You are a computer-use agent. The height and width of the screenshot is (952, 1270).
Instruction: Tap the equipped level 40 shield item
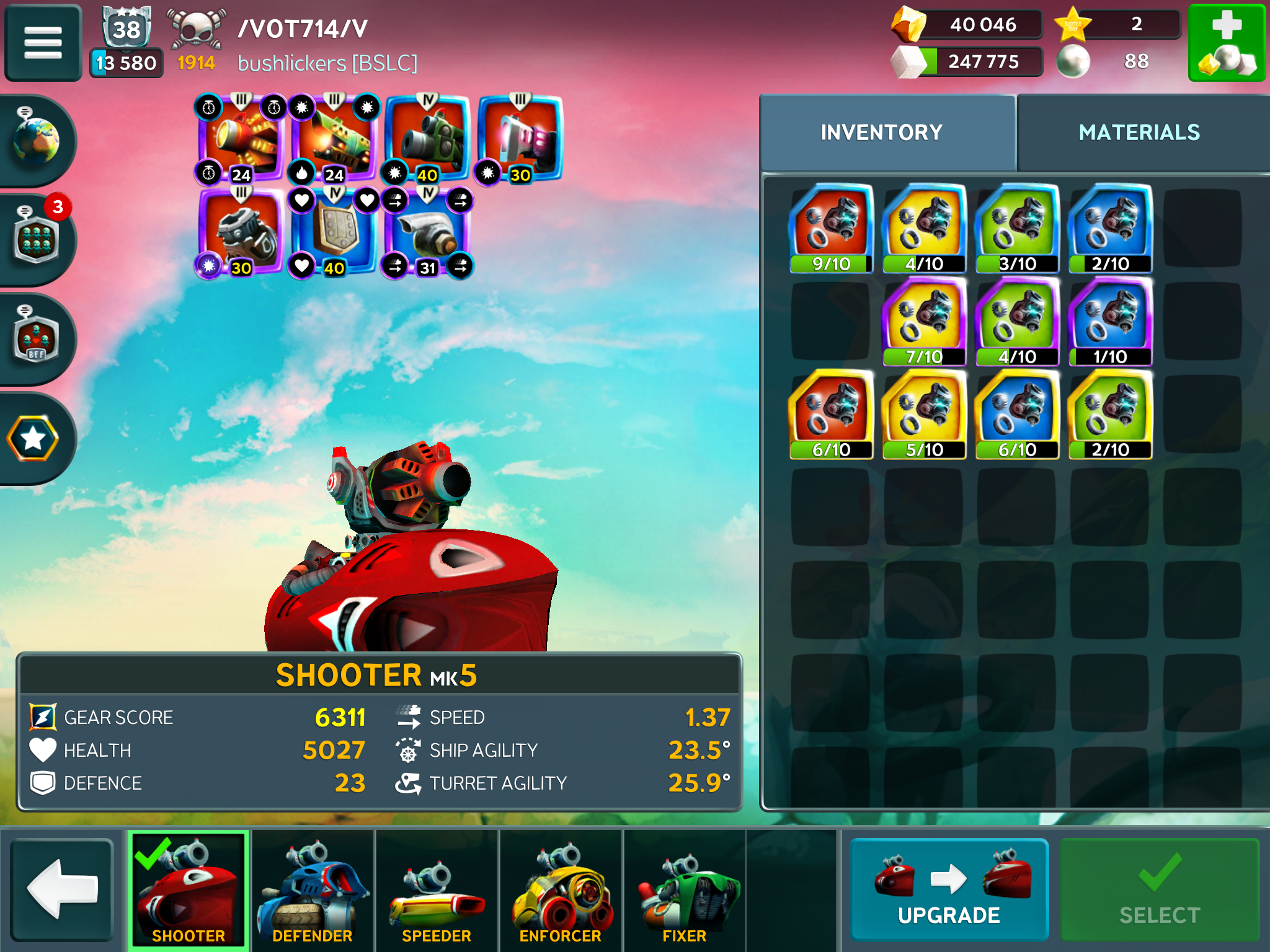[335, 232]
